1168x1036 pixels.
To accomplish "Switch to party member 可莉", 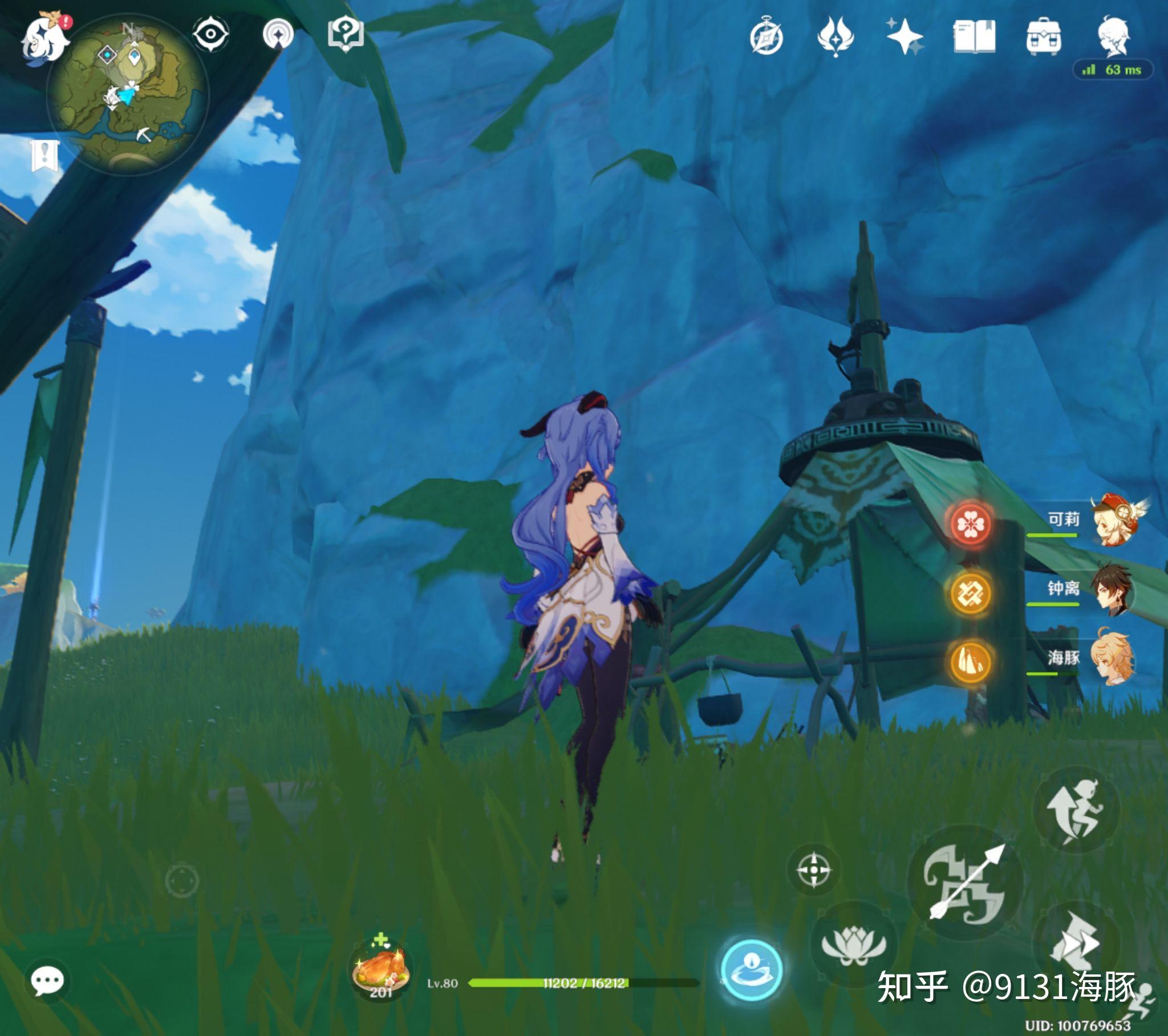I will click(x=1112, y=521).
